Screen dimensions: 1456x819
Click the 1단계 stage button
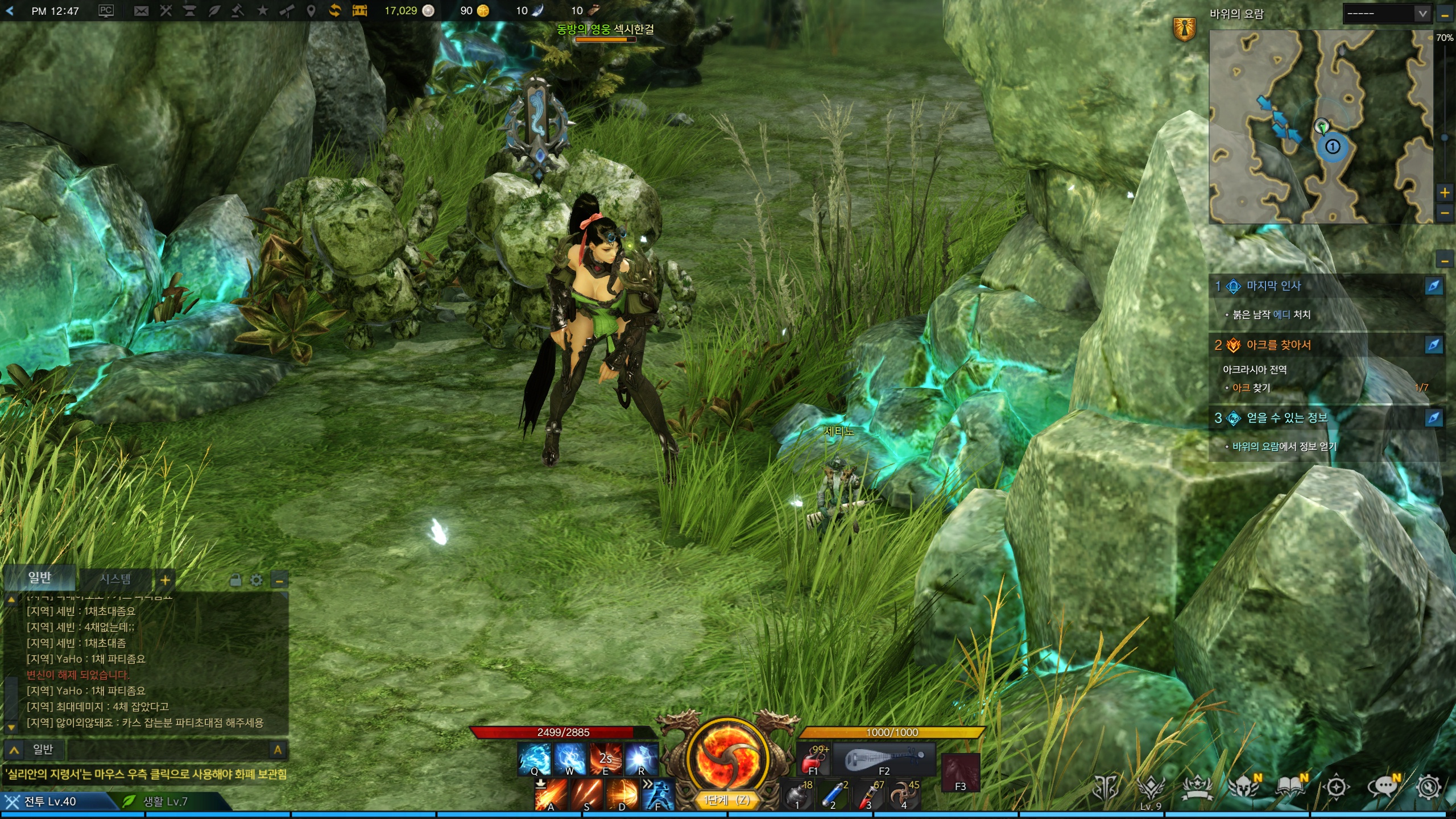(726, 800)
